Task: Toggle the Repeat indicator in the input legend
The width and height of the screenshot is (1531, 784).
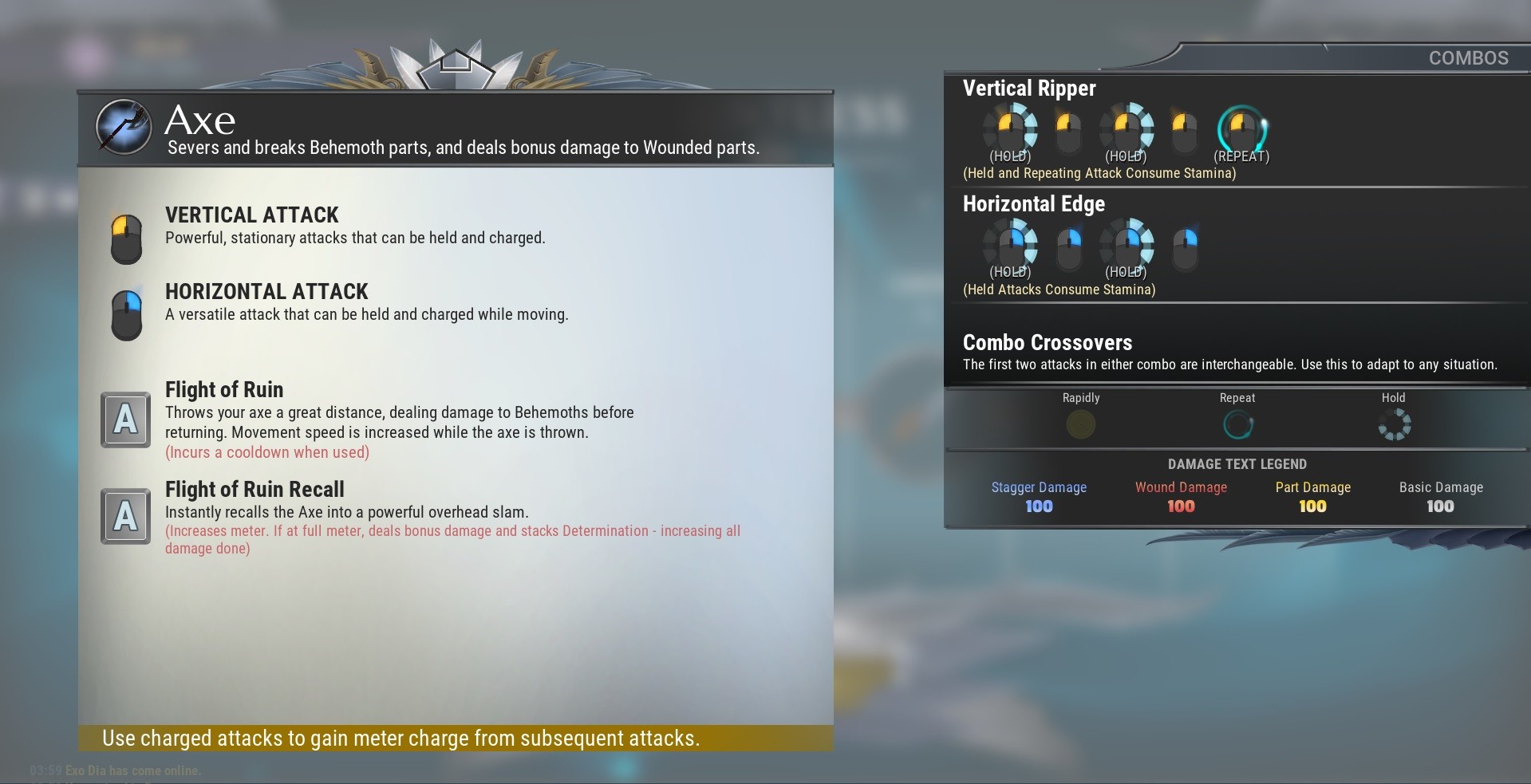Action: 1237,424
